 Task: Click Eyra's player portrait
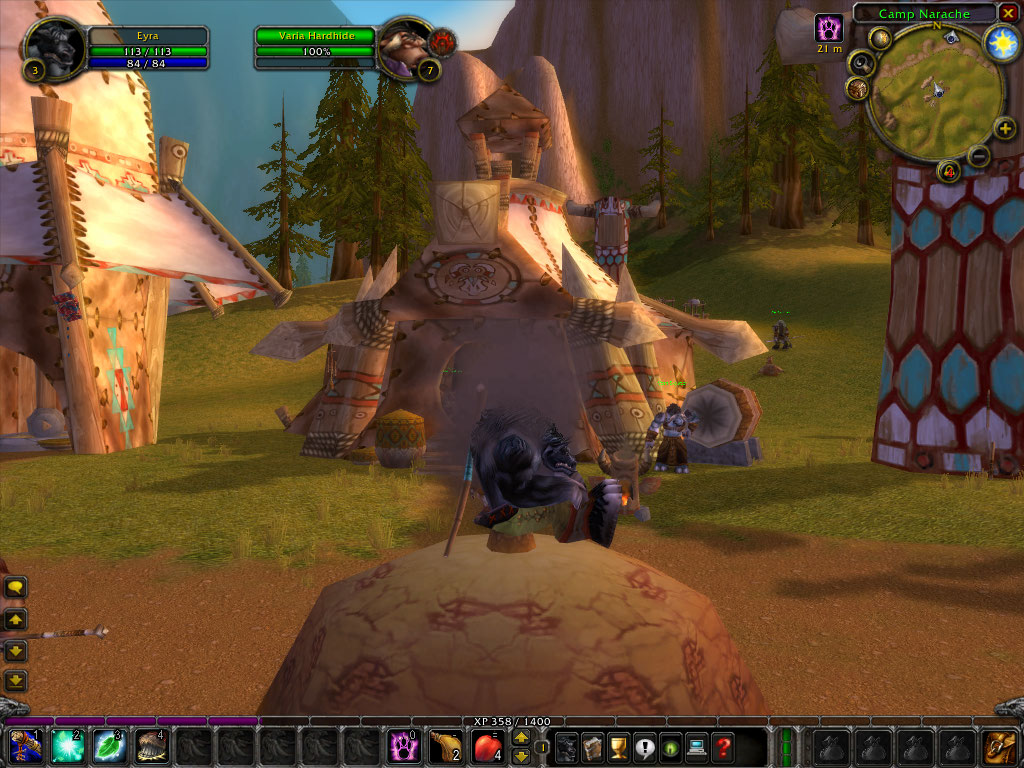pos(54,47)
